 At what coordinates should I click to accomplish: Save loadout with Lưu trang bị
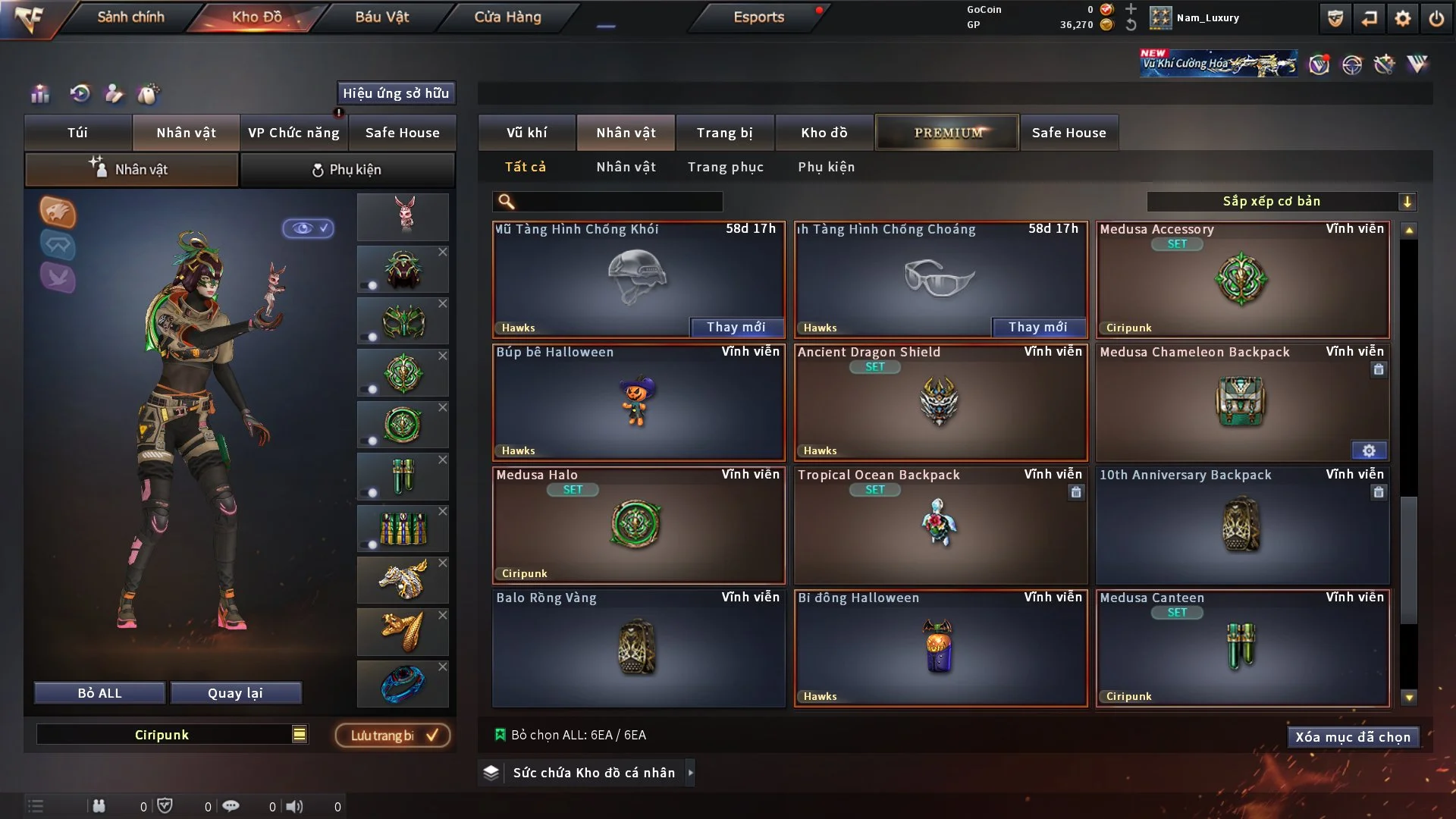tap(393, 735)
